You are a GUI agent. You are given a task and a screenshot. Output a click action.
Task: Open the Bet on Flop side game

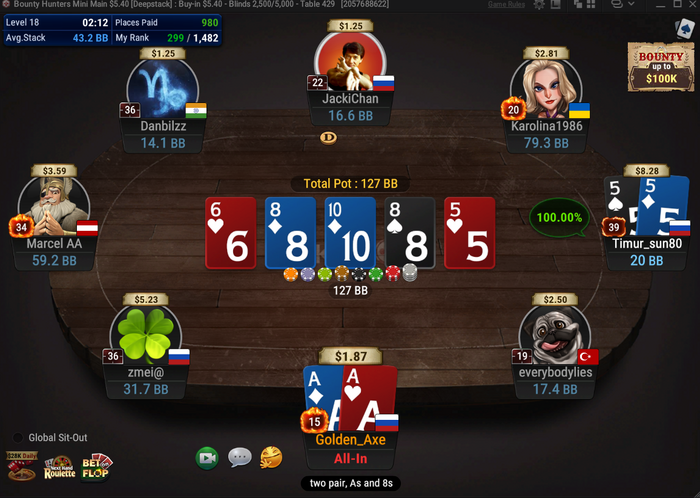click(x=97, y=465)
